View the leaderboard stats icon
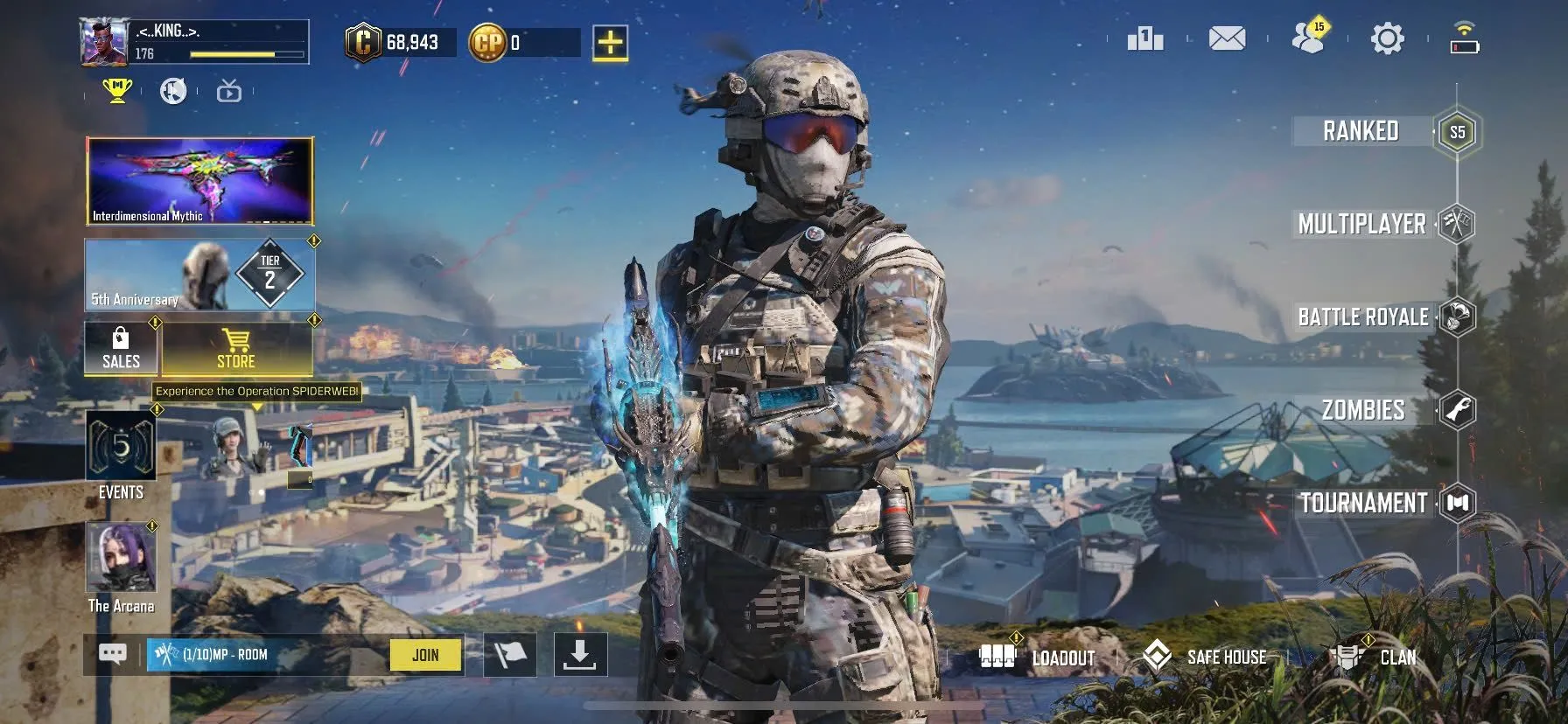 [1147, 38]
